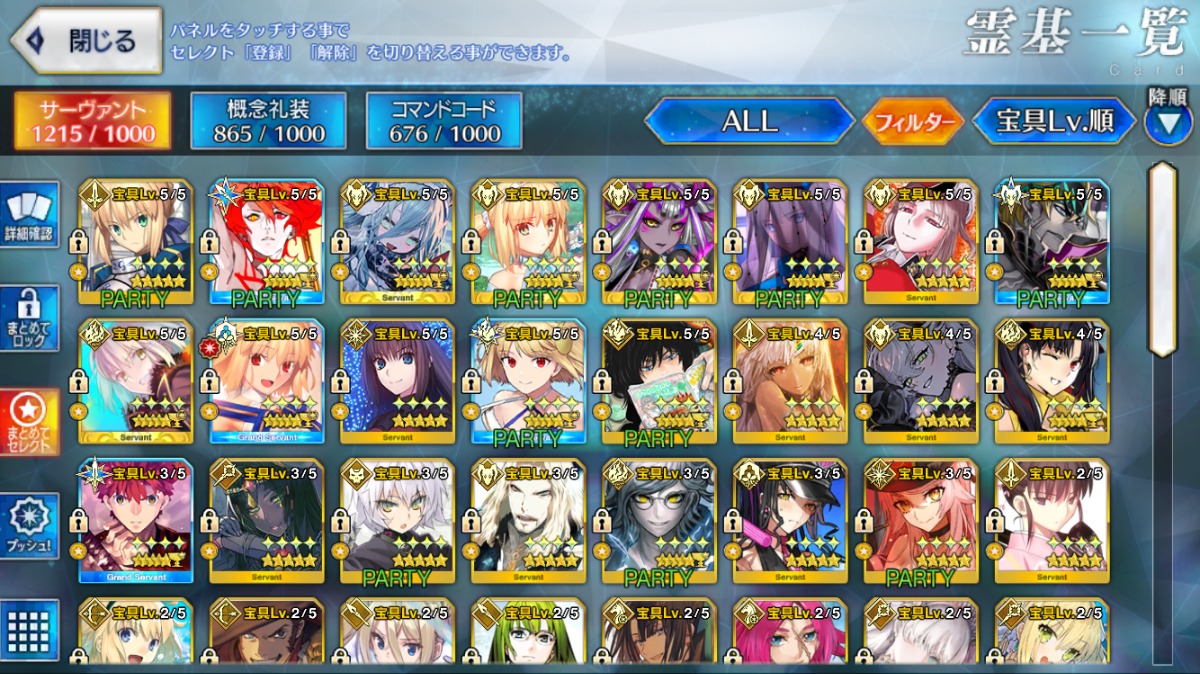Open 詳細確認 detail check
The height and width of the screenshot is (674, 1200).
(x=29, y=217)
